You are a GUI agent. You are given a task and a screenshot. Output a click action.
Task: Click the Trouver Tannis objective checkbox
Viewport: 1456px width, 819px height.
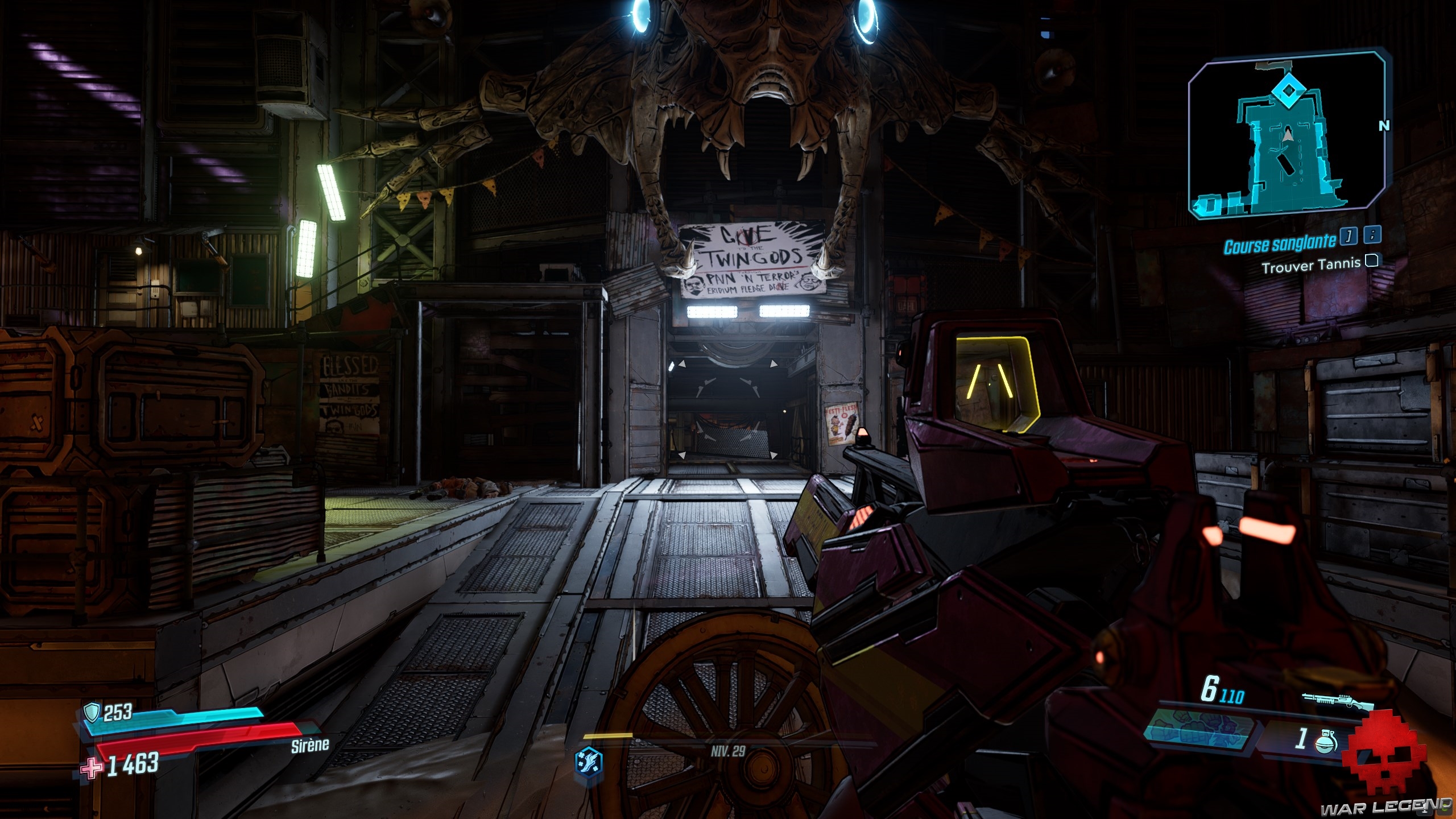point(1372,261)
